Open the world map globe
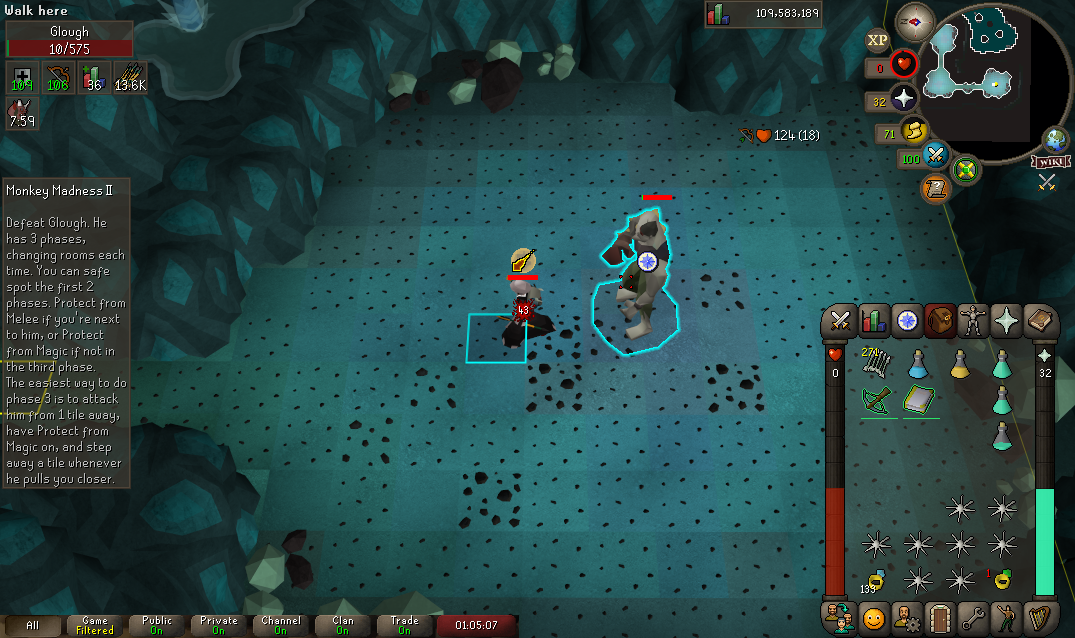 point(1056,139)
